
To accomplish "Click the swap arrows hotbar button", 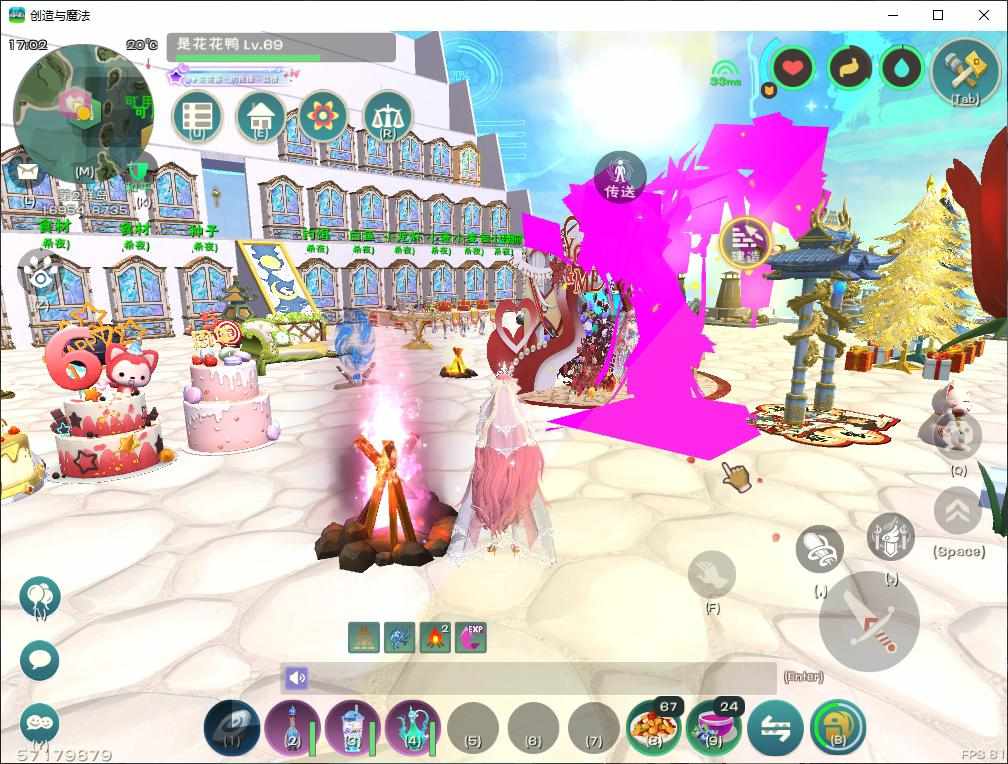I will tap(775, 727).
